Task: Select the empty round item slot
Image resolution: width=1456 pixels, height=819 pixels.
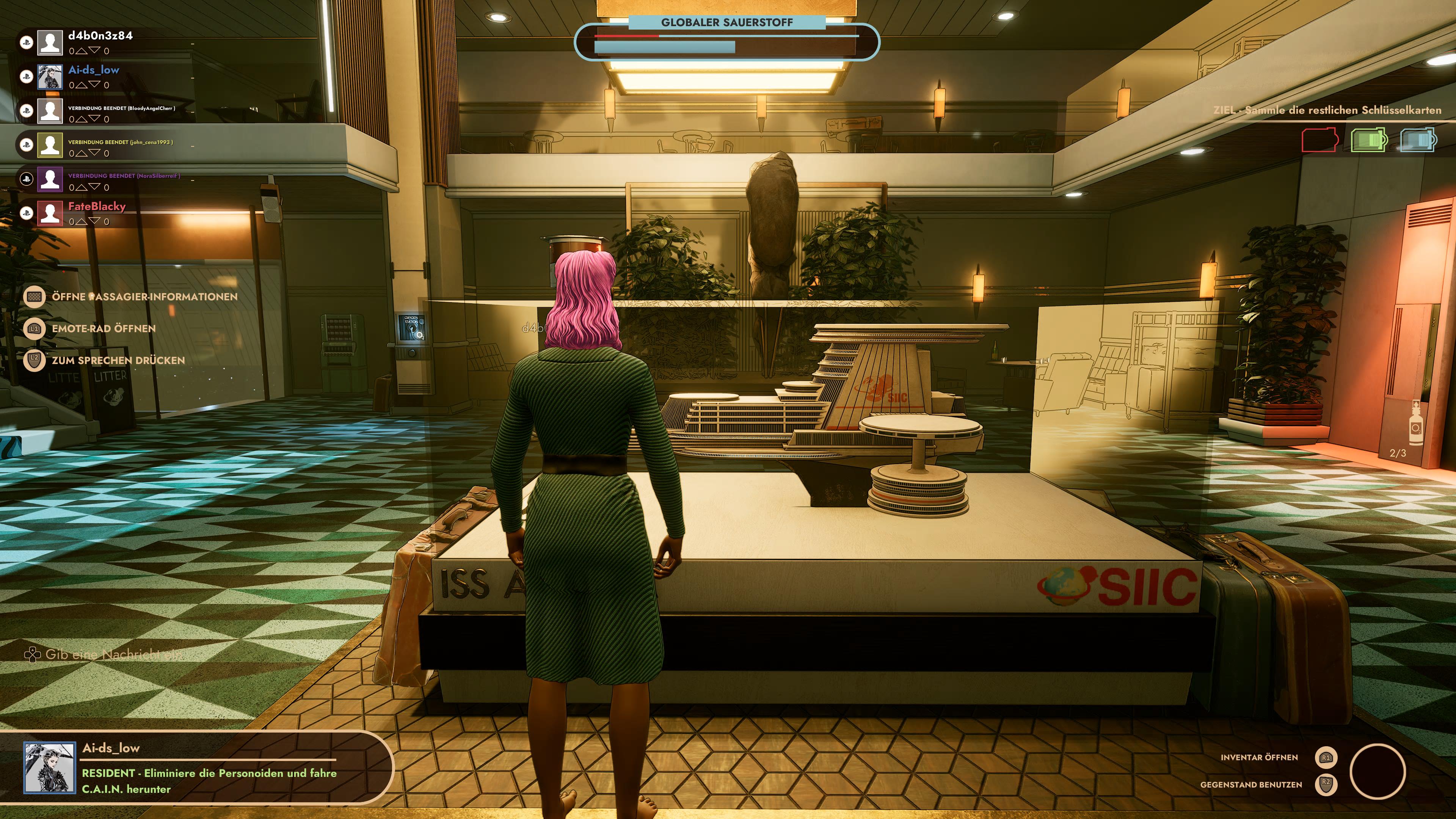Action: 1377,772
